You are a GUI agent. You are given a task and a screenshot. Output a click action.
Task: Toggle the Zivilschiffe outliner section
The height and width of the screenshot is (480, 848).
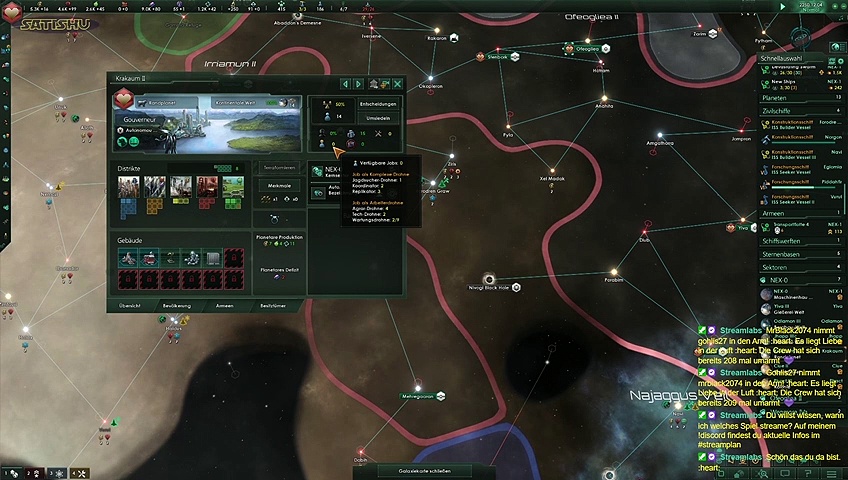[800, 111]
